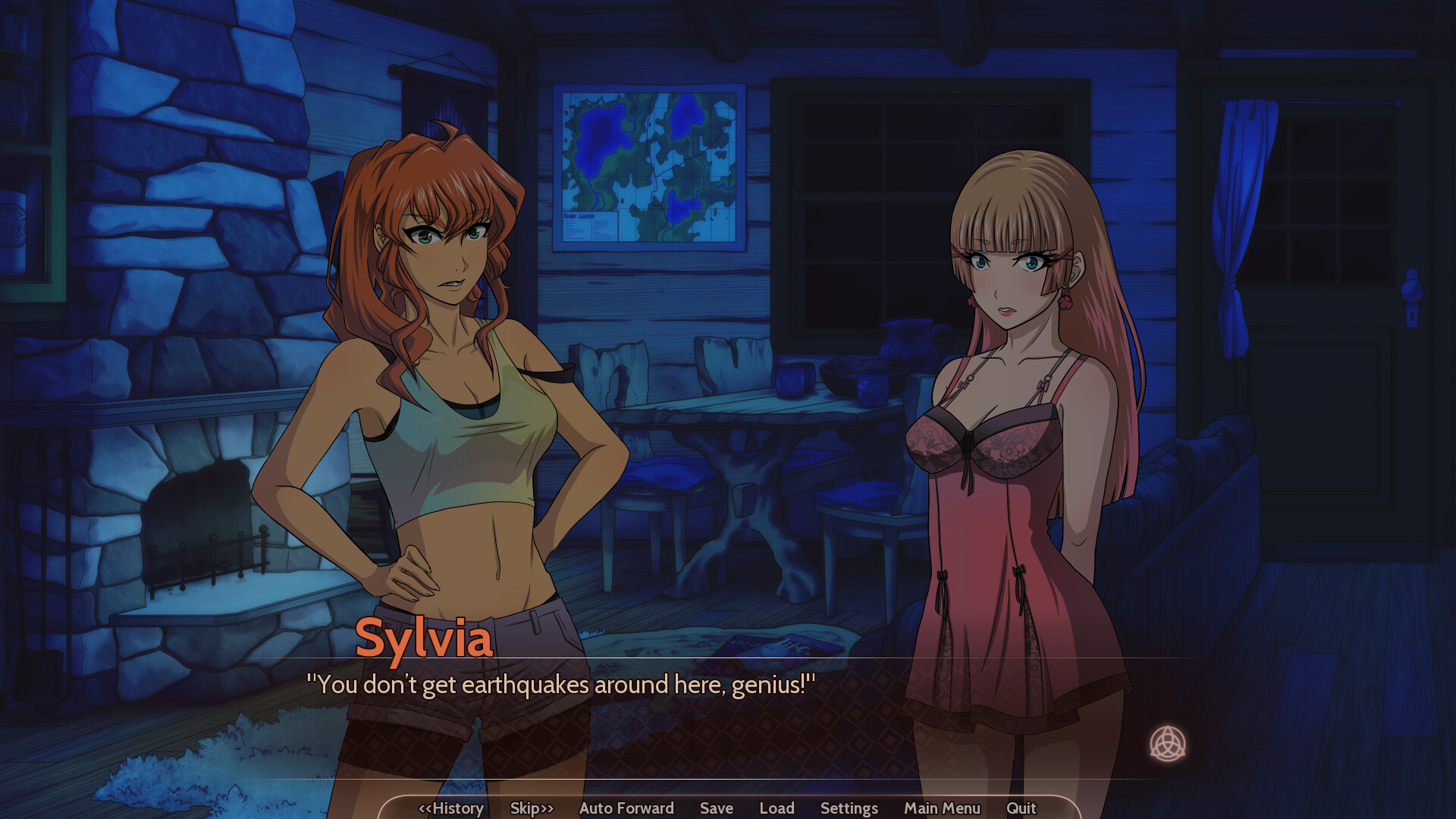This screenshot has width=1456, height=819.
Task: Open the Settings screen
Action: coord(849,808)
